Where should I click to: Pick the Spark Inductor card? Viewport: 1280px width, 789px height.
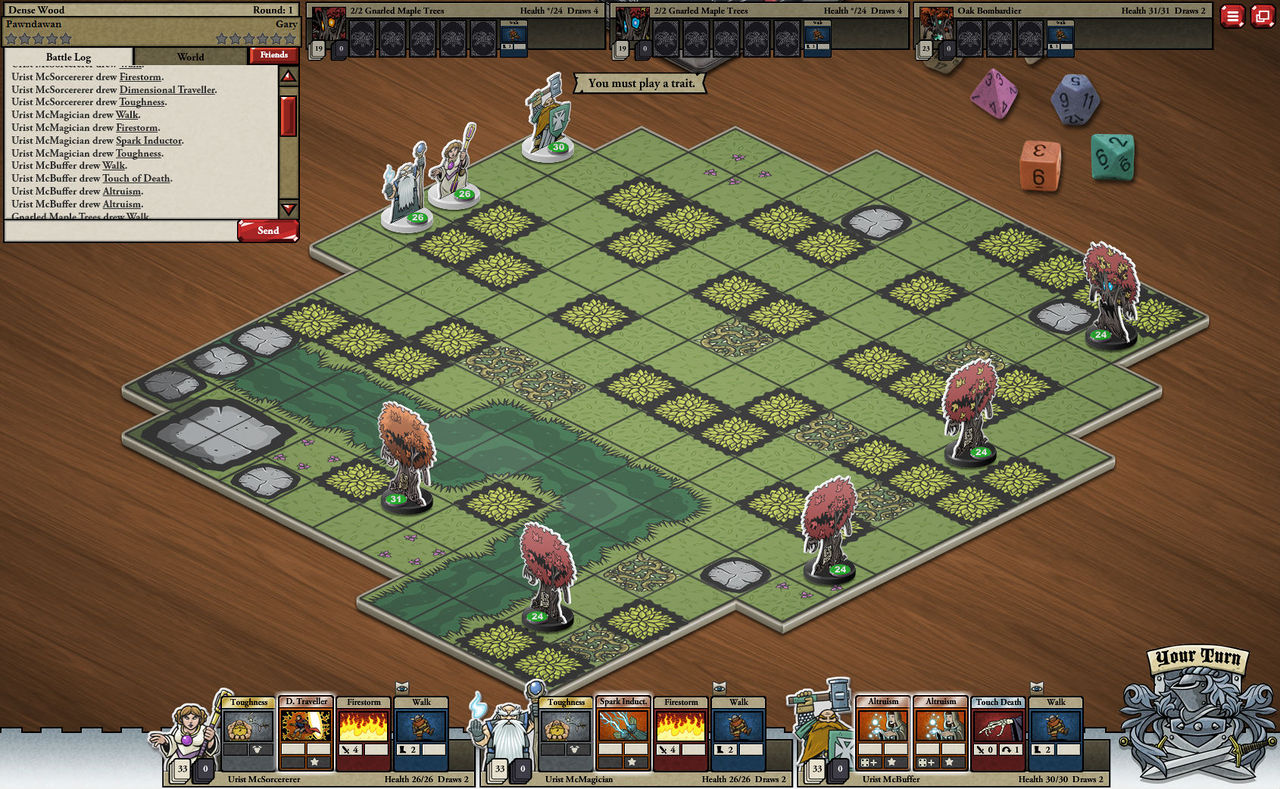pos(623,734)
